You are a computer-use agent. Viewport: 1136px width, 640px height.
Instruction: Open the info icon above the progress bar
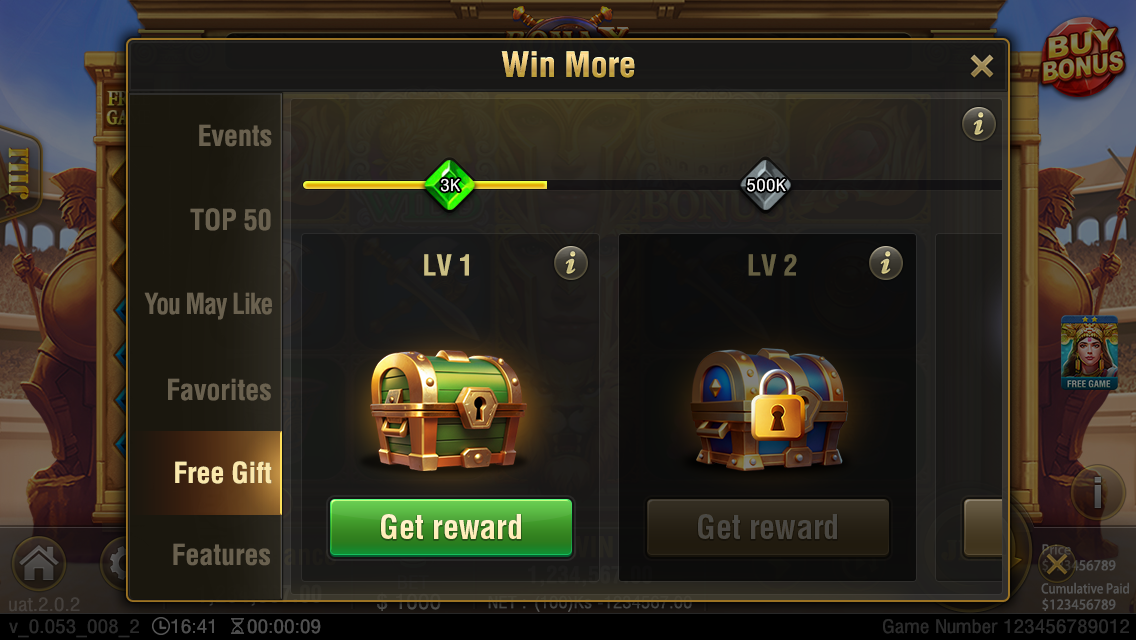[978, 124]
